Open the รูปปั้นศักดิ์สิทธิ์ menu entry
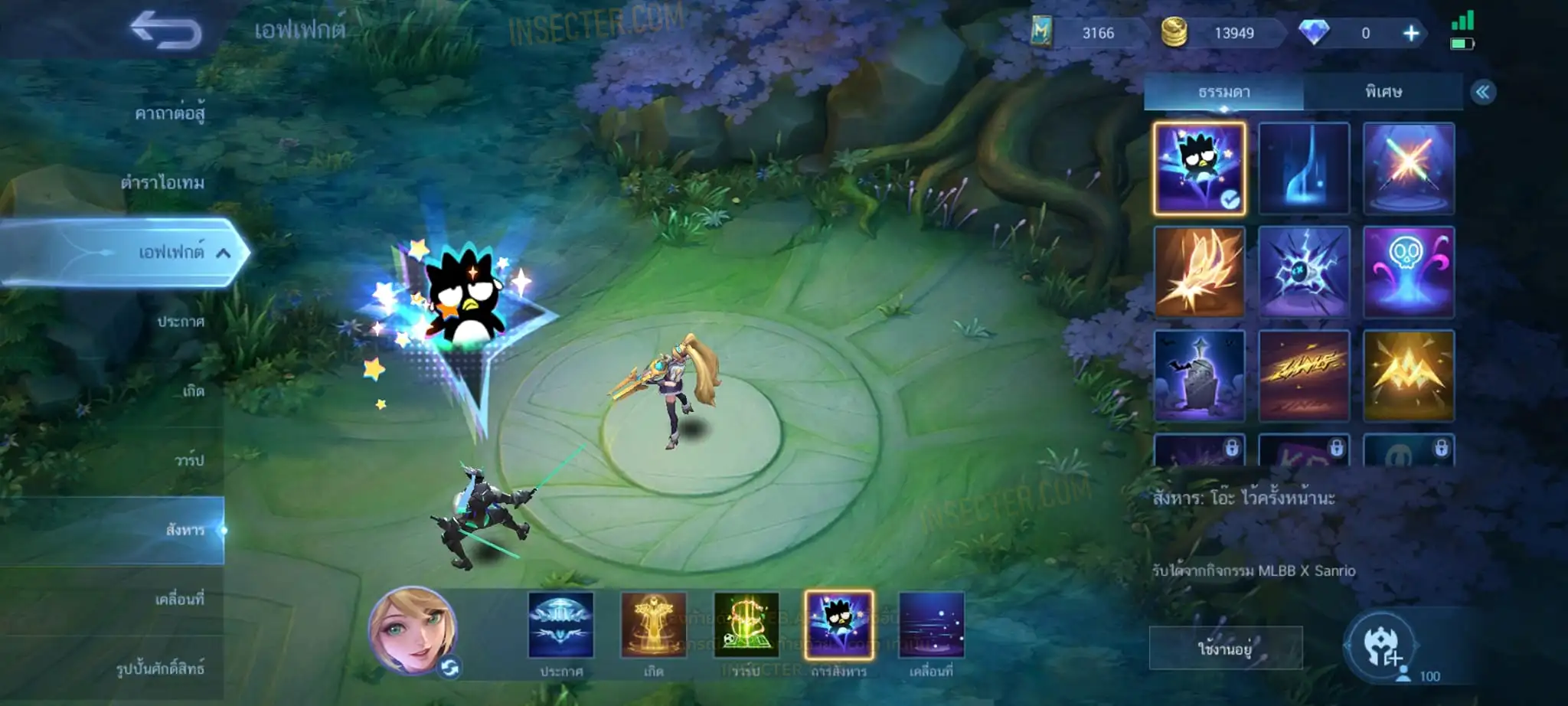Image resolution: width=1568 pixels, height=706 pixels. click(x=160, y=668)
